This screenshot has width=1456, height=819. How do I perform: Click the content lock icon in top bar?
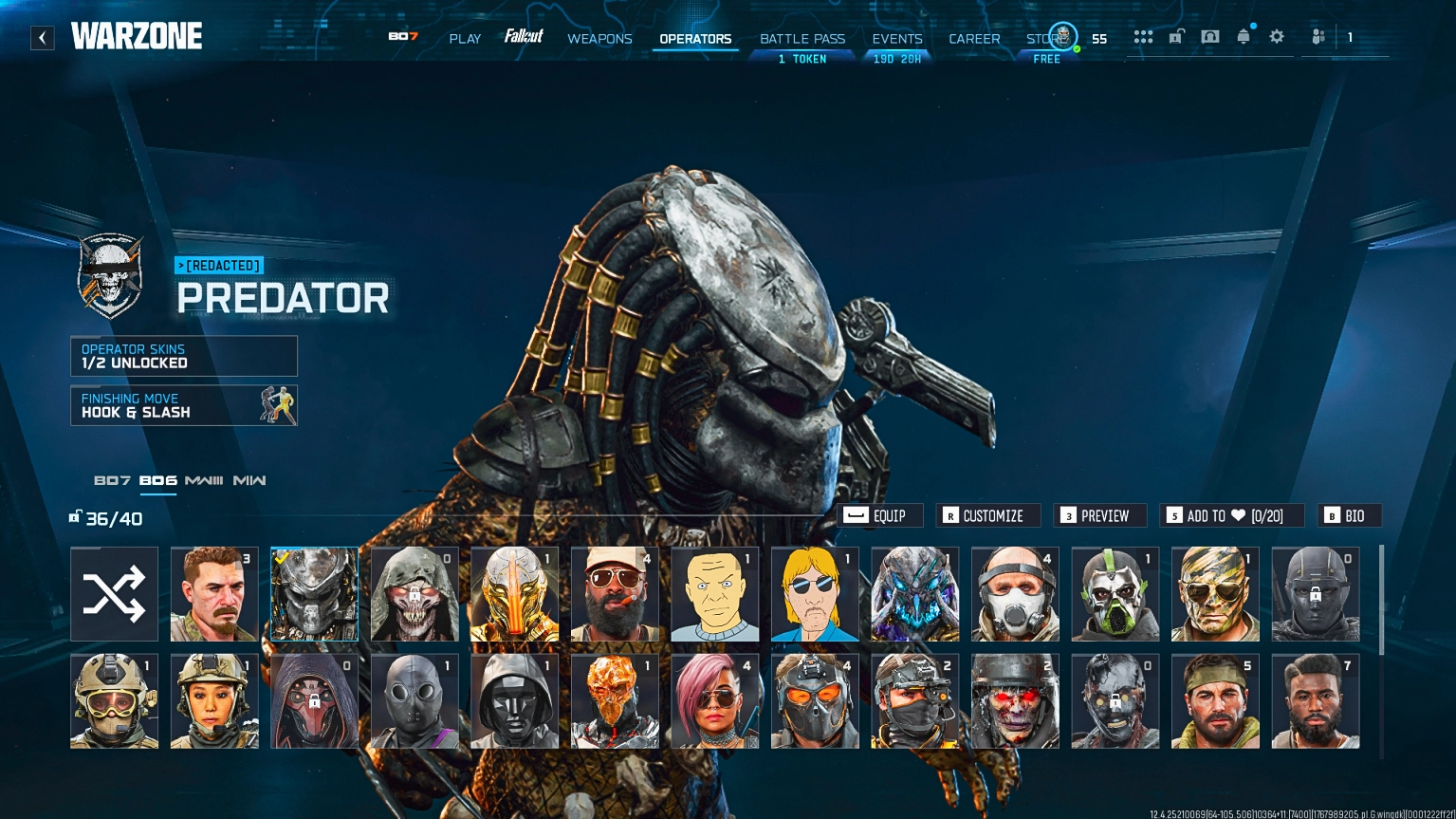[x=1176, y=36]
